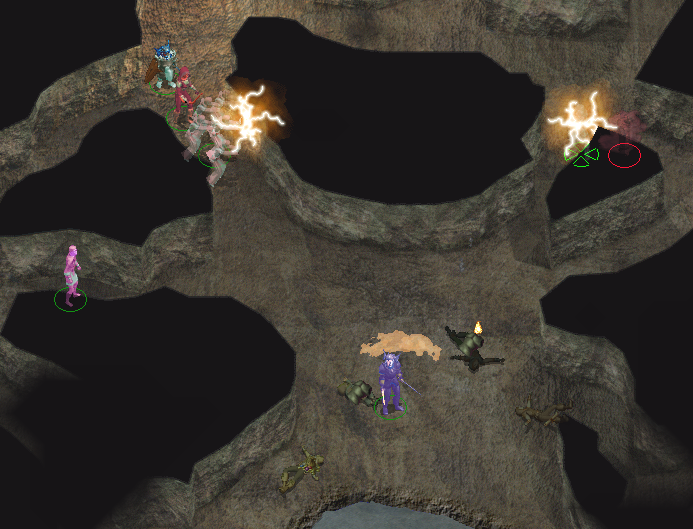Select the purple armored party member
The image size is (693, 529).
(391, 383)
